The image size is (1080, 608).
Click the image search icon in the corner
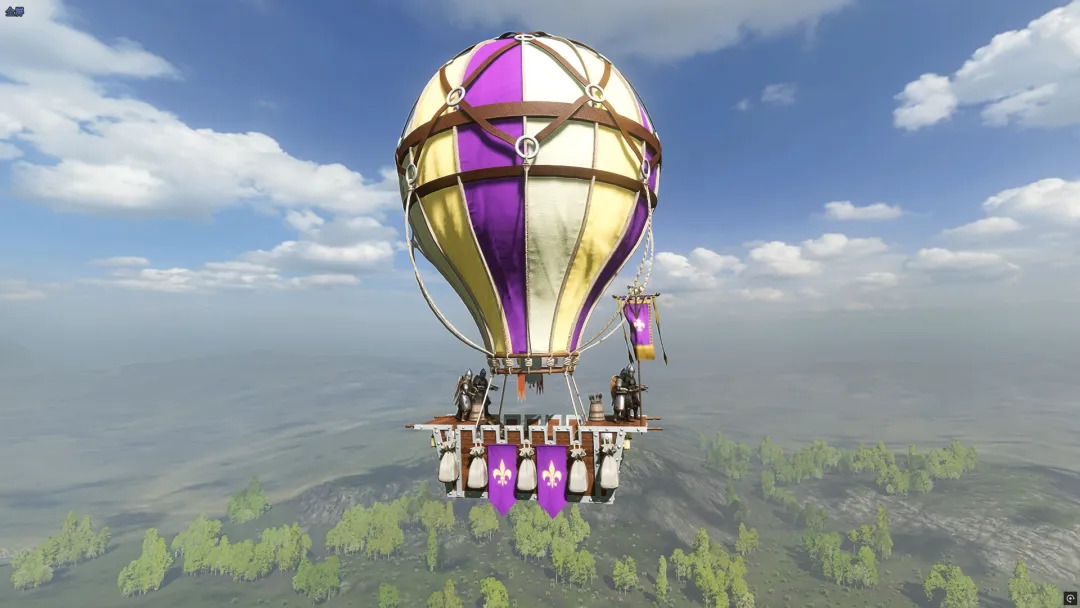(1069, 598)
